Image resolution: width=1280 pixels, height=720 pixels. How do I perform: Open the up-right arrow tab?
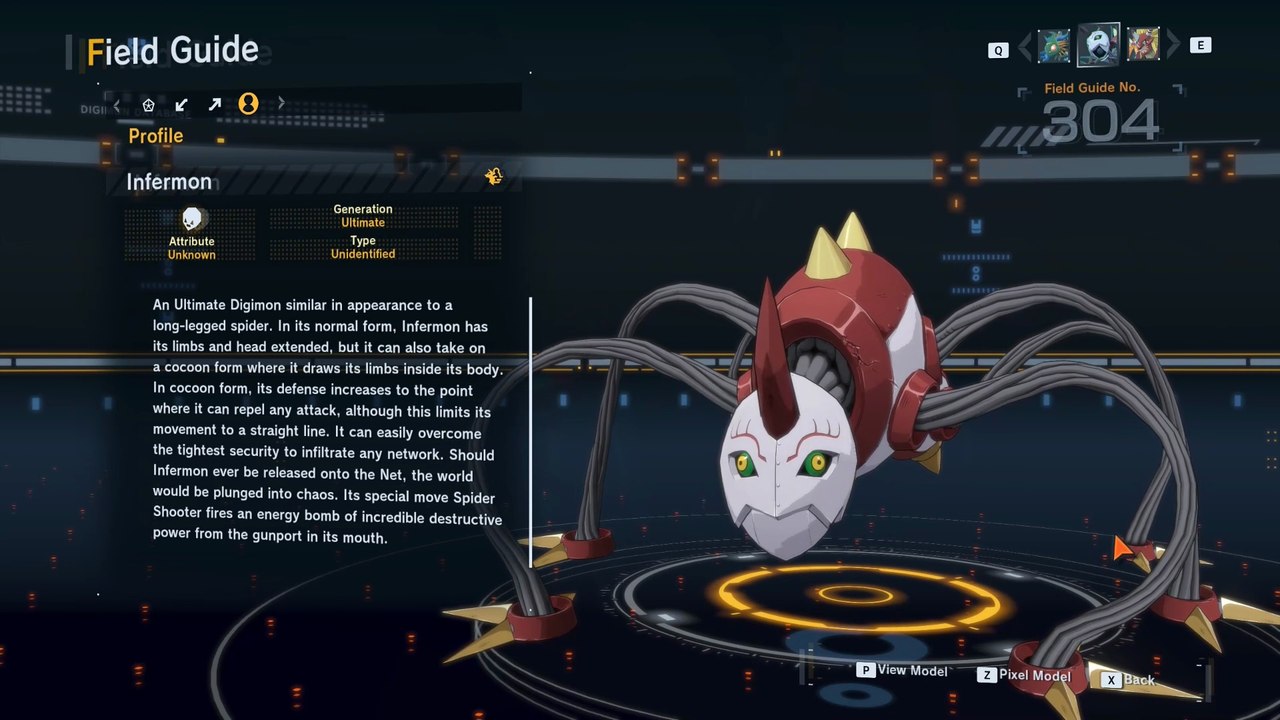point(214,104)
